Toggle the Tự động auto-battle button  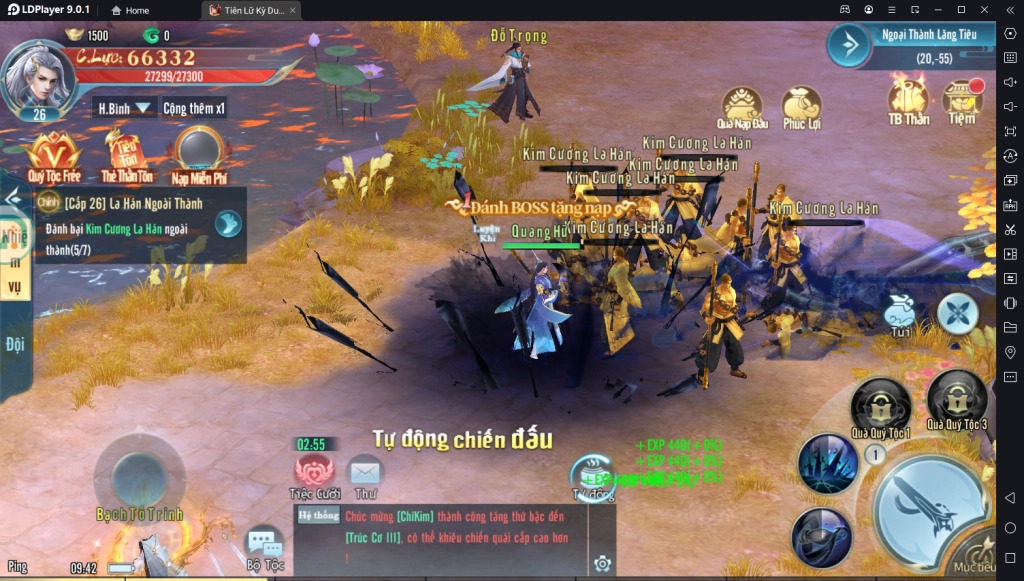pos(592,477)
